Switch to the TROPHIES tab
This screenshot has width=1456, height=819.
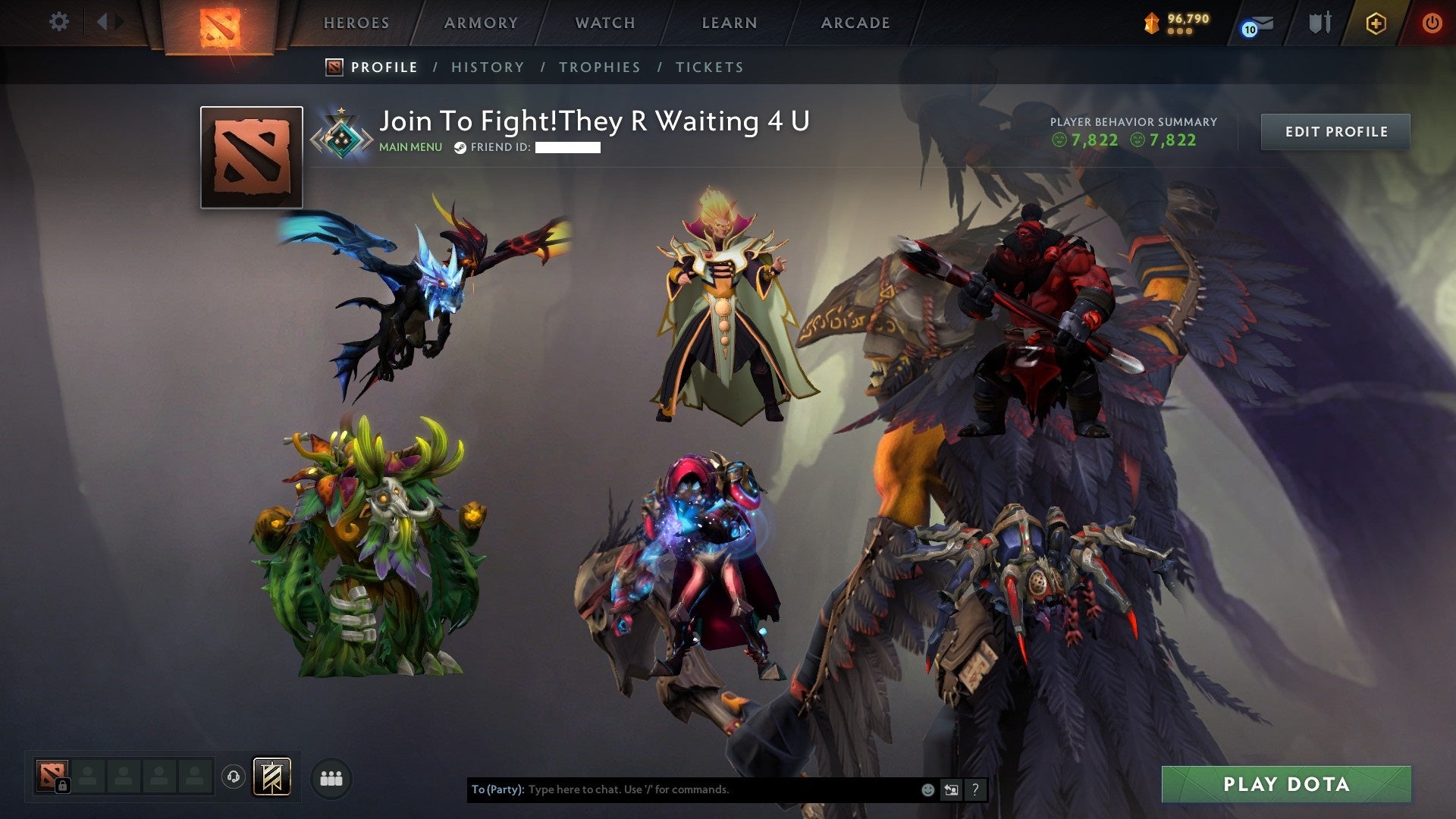pos(600,67)
